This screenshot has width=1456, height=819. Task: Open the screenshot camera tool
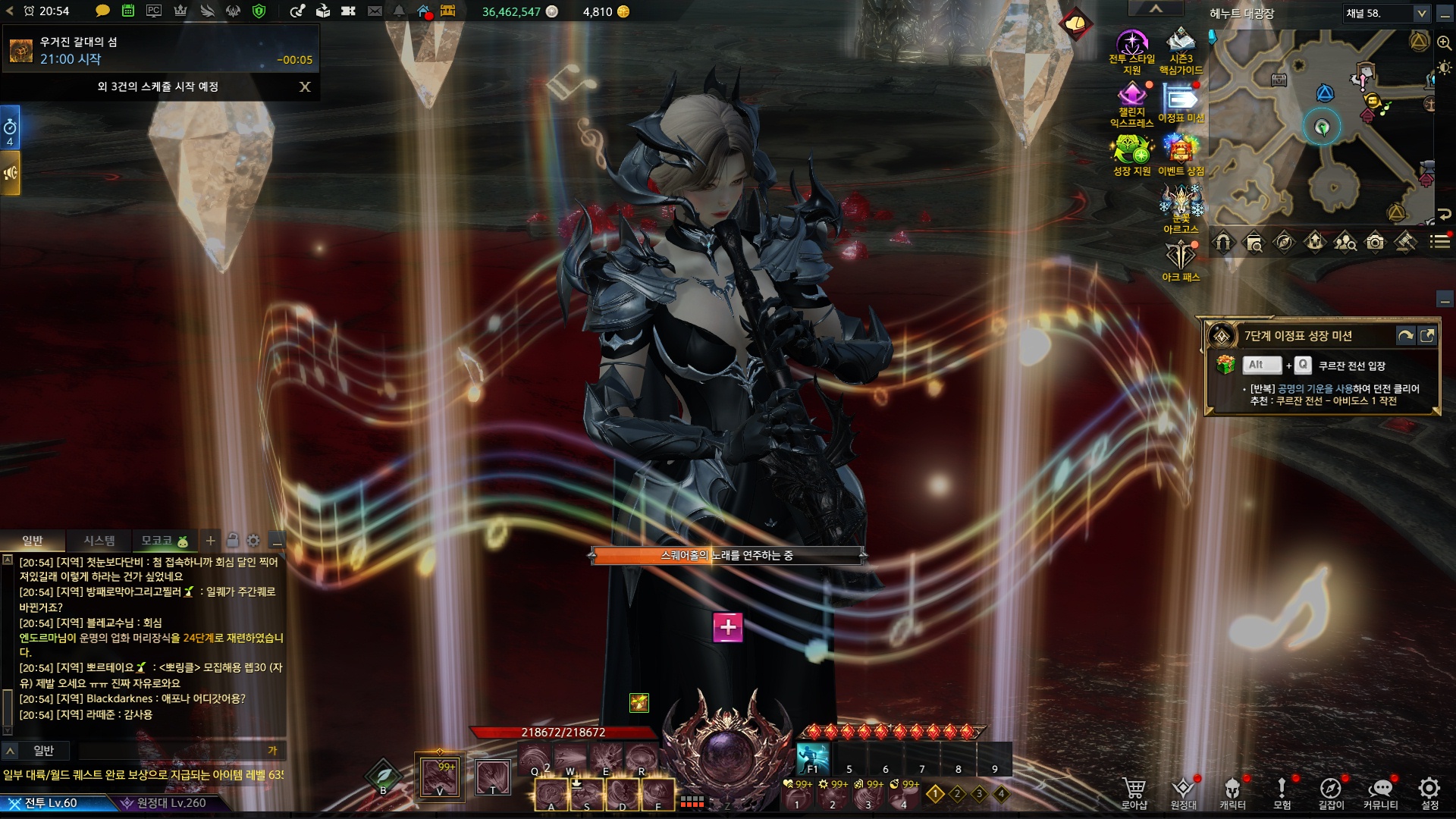1375,243
